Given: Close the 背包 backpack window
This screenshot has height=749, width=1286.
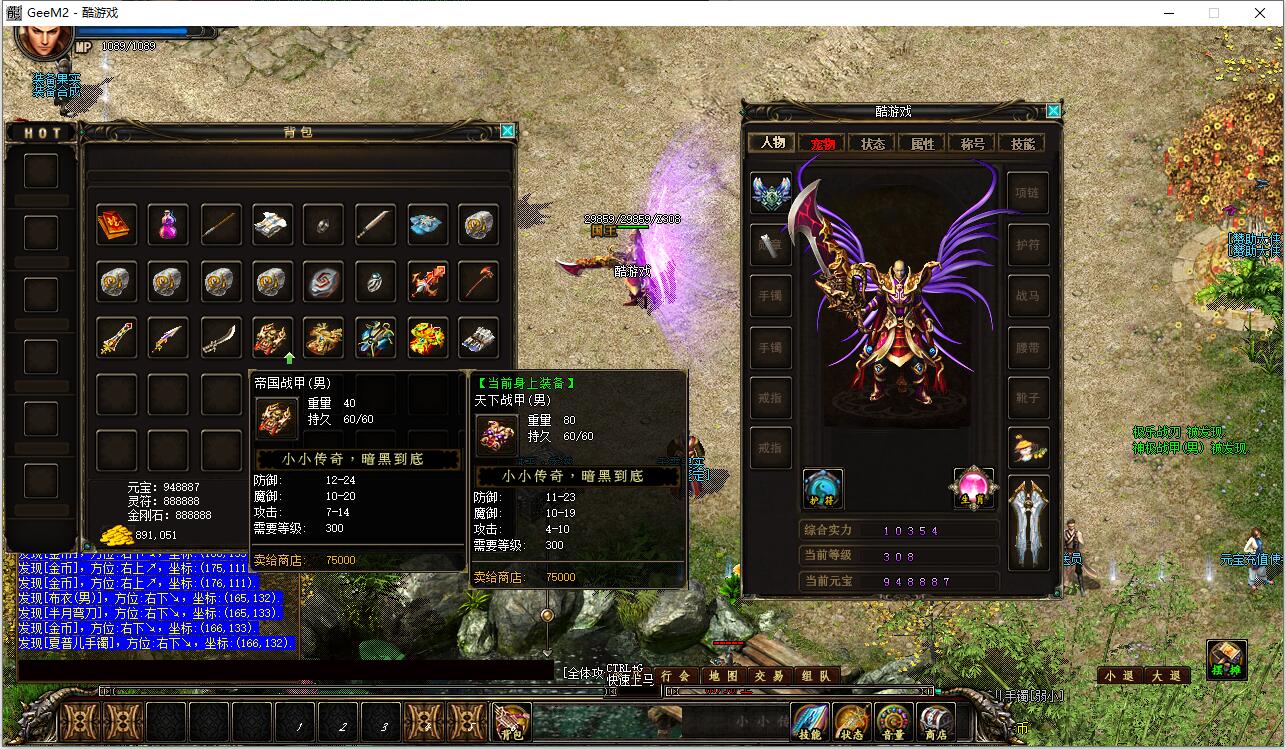Looking at the screenshot, I should [508, 131].
